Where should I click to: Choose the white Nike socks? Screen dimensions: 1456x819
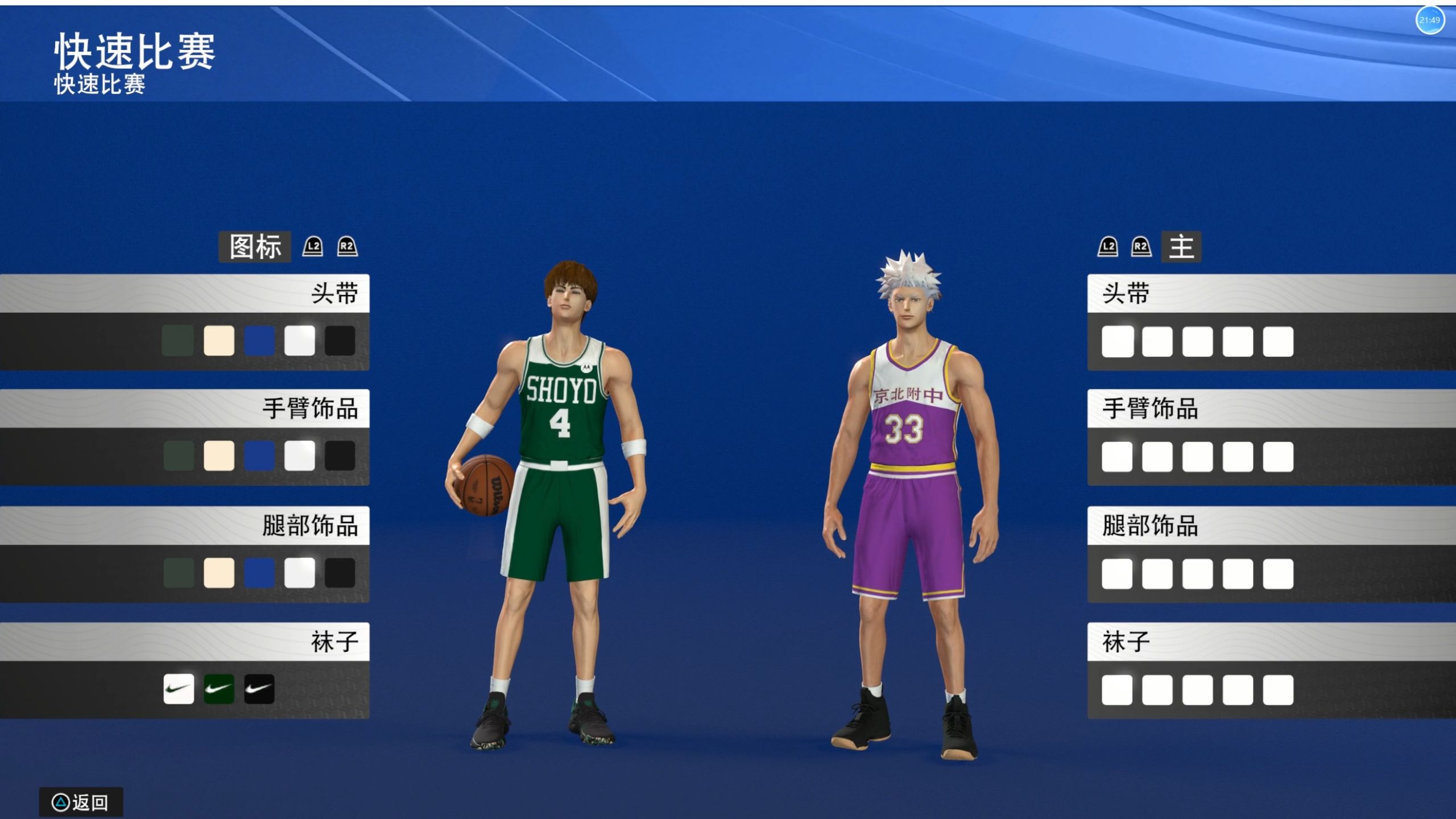click(x=179, y=689)
